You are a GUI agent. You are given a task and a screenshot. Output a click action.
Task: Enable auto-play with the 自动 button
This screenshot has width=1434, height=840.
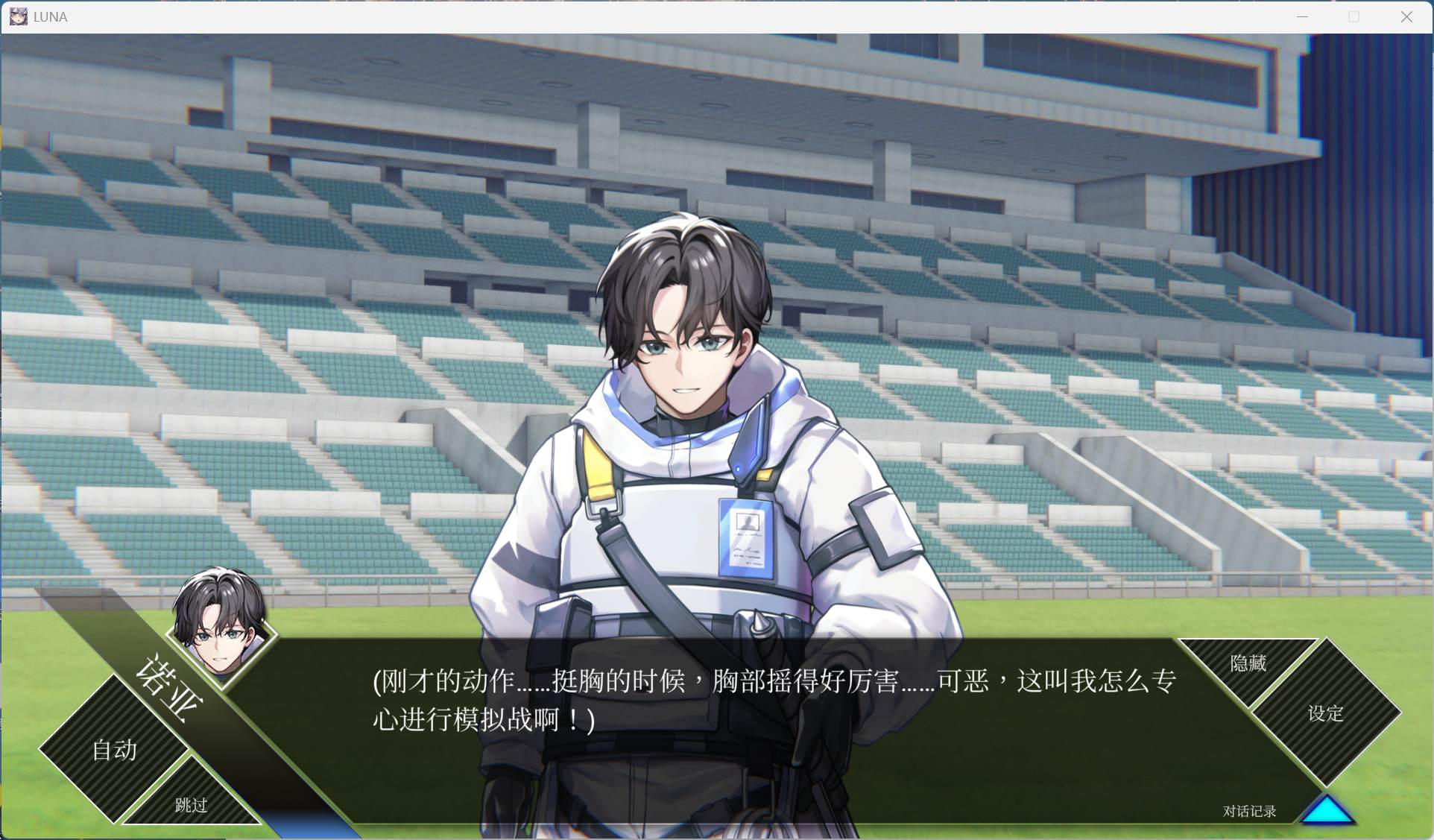tap(113, 750)
